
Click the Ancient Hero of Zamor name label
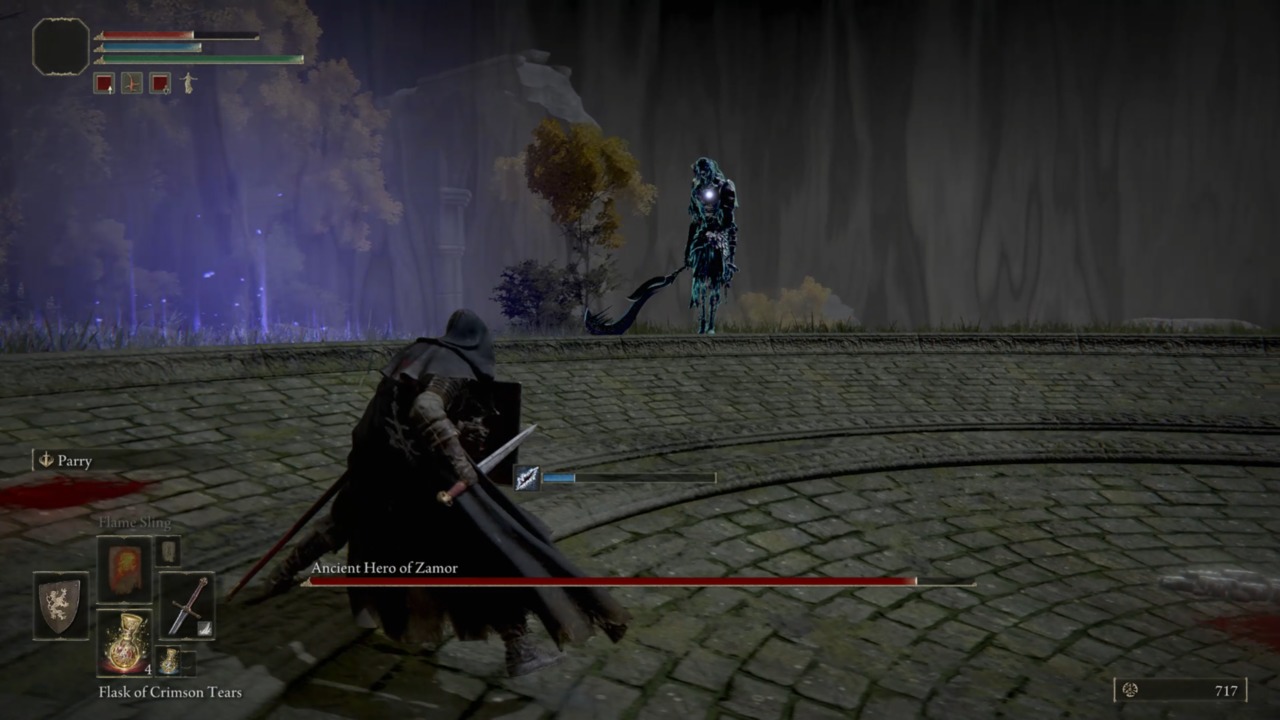384,567
